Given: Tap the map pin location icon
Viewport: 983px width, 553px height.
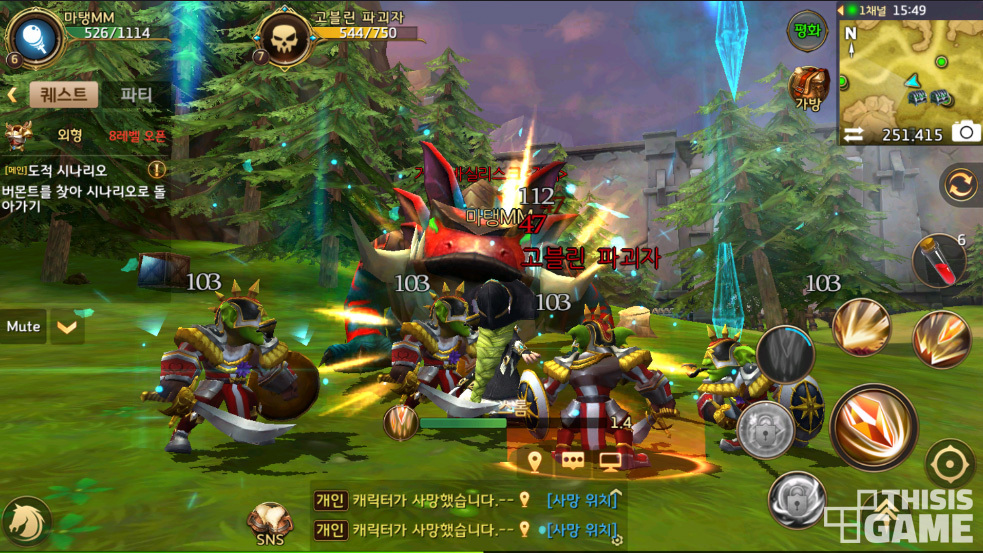Looking at the screenshot, I should [x=535, y=461].
